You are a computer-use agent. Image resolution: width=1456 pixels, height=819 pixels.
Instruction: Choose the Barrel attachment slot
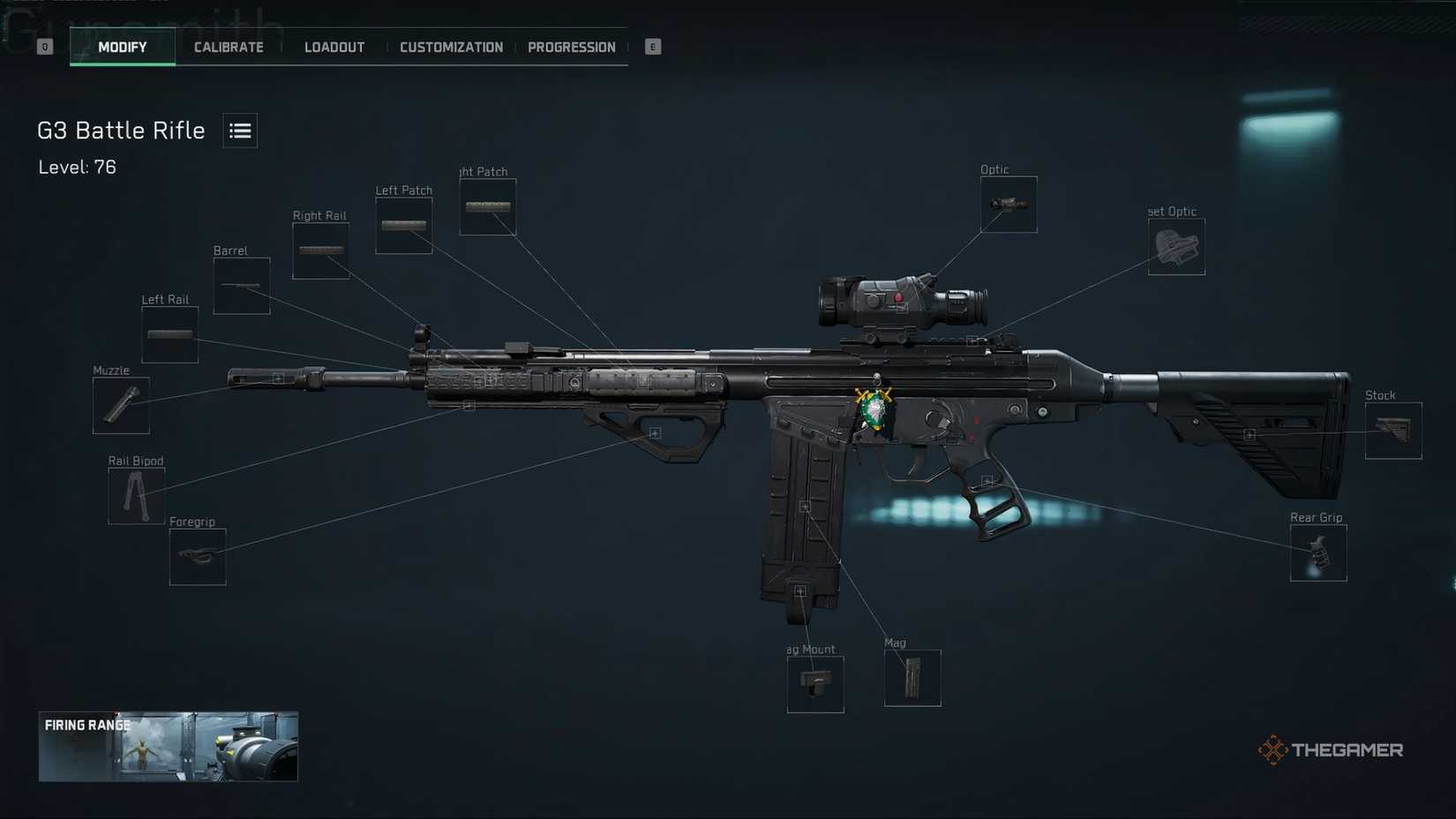click(242, 286)
